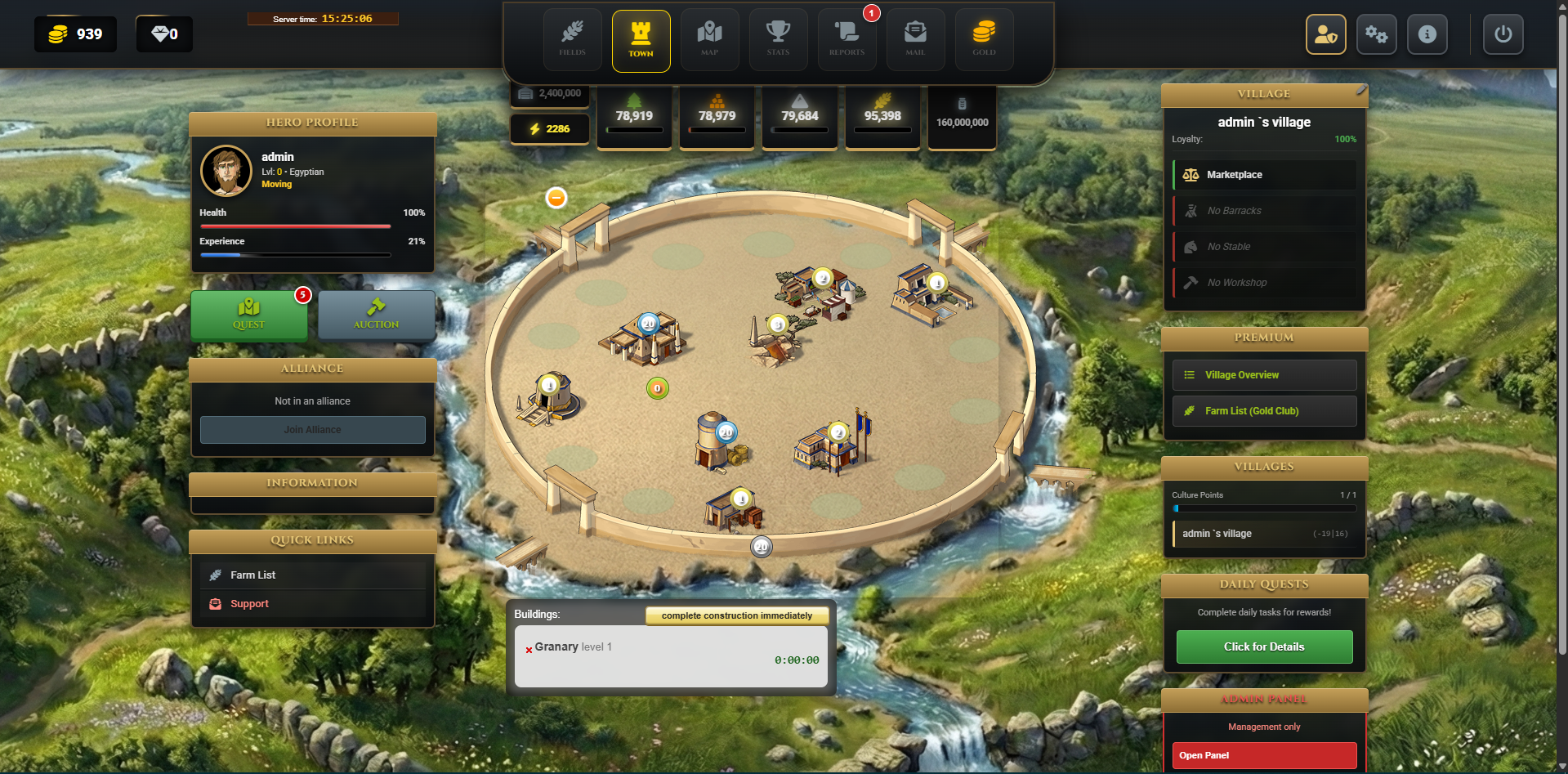Click the green Quest button
This screenshot has height=774, width=1568.
click(x=249, y=315)
